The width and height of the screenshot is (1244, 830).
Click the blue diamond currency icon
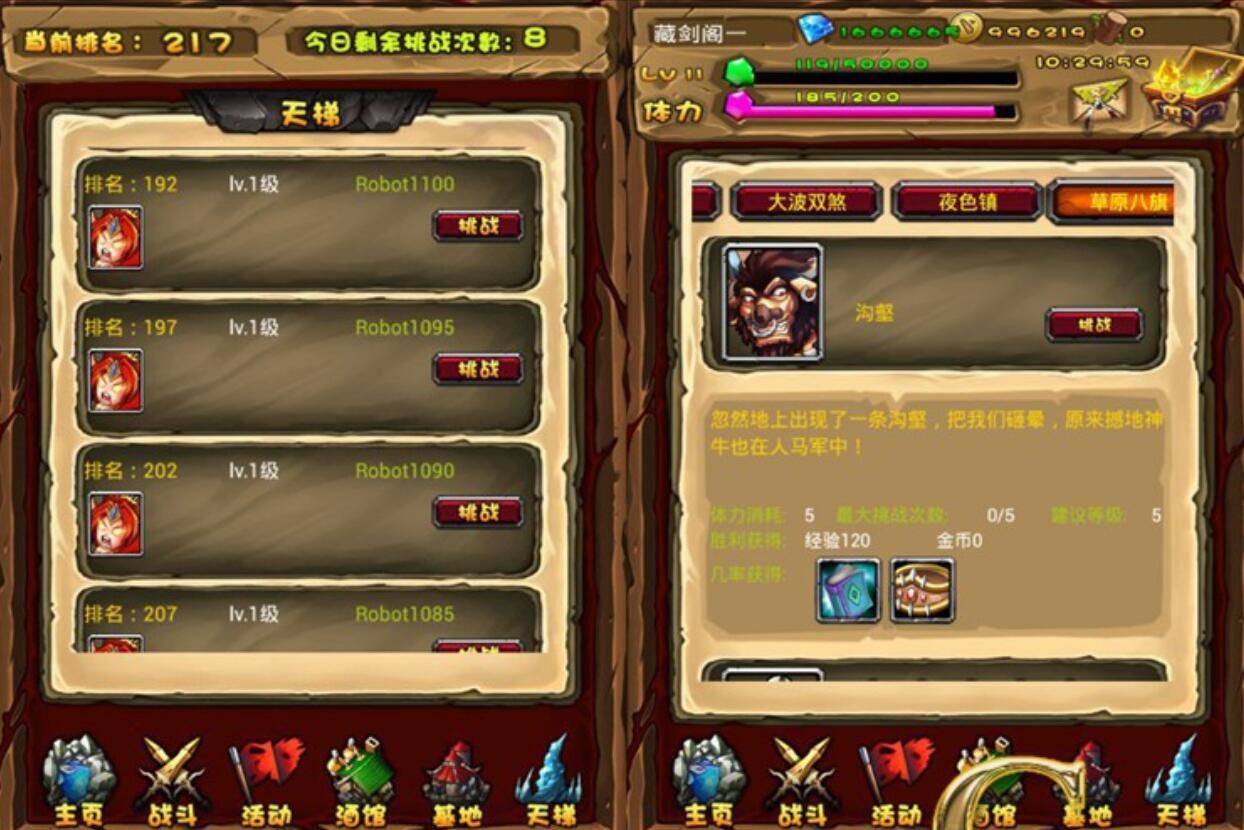coord(815,29)
